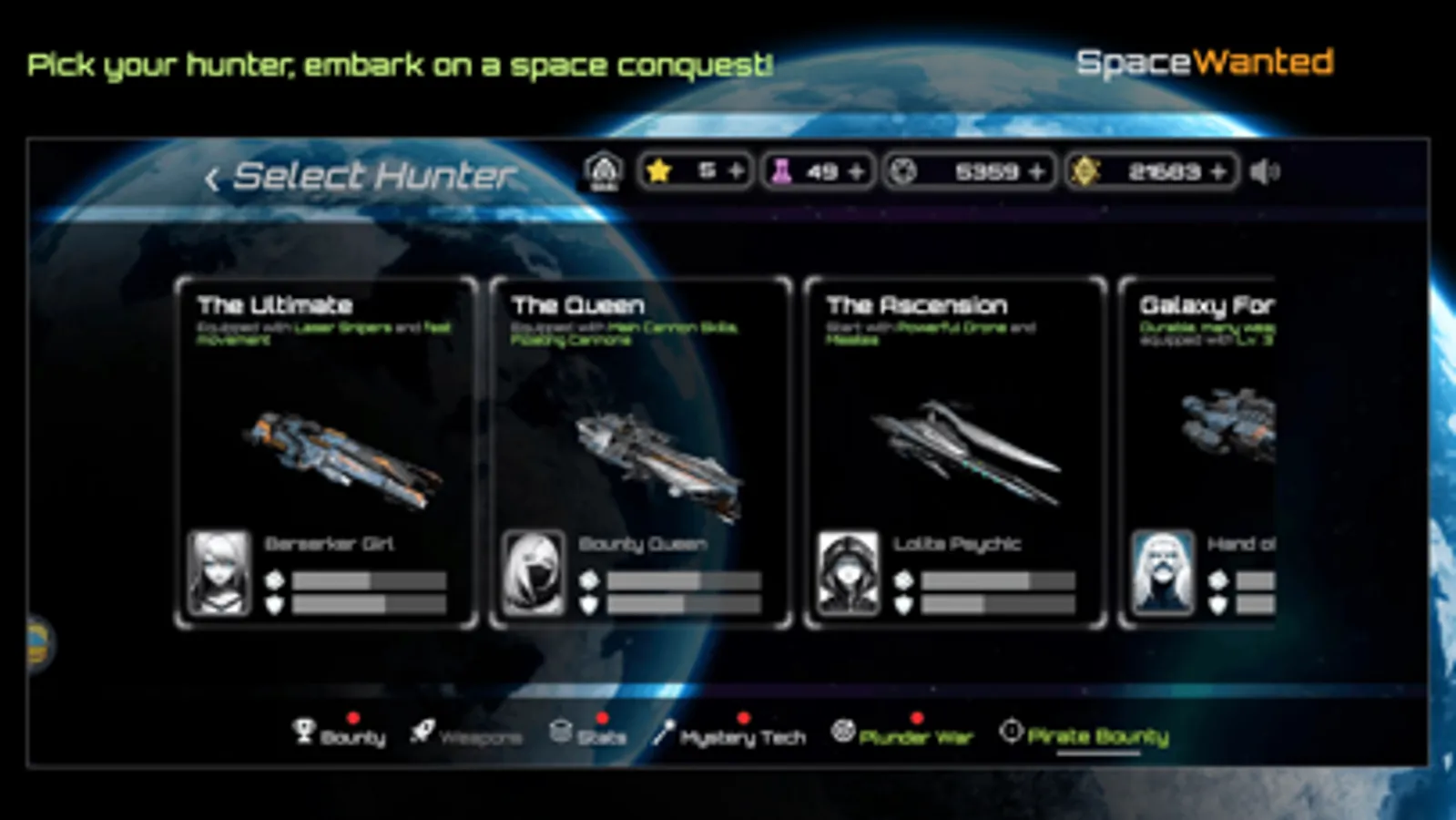This screenshot has height=820, width=1456.
Task: Open the home base icon
Action: coord(603,169)
